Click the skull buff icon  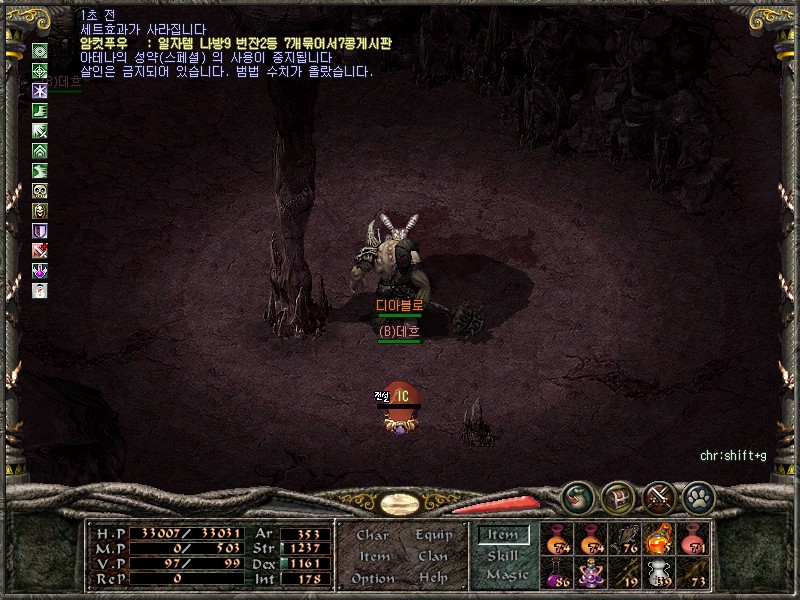[x=40, y=191]
